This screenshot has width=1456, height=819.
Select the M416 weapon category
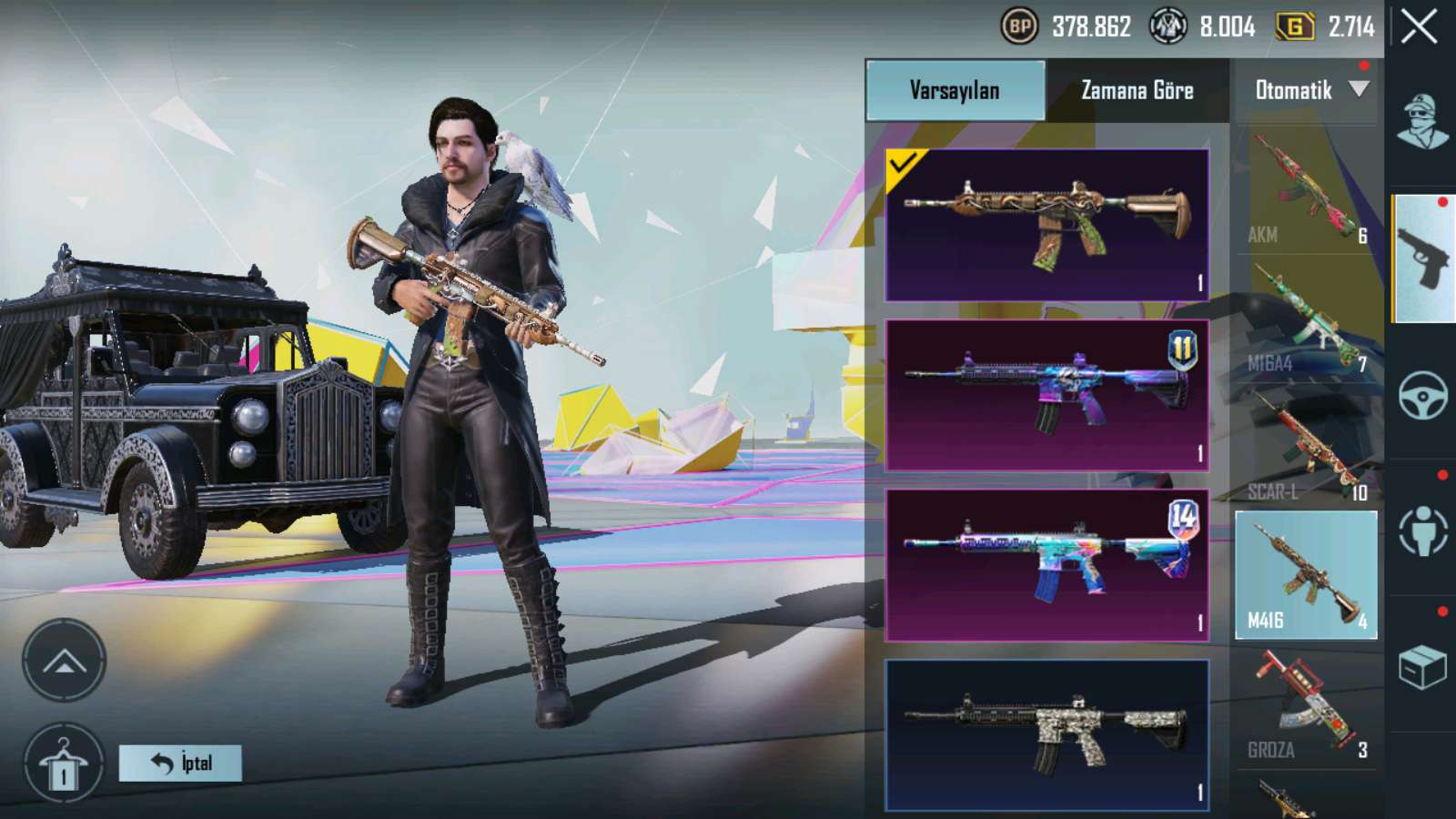coord(1306,574)
